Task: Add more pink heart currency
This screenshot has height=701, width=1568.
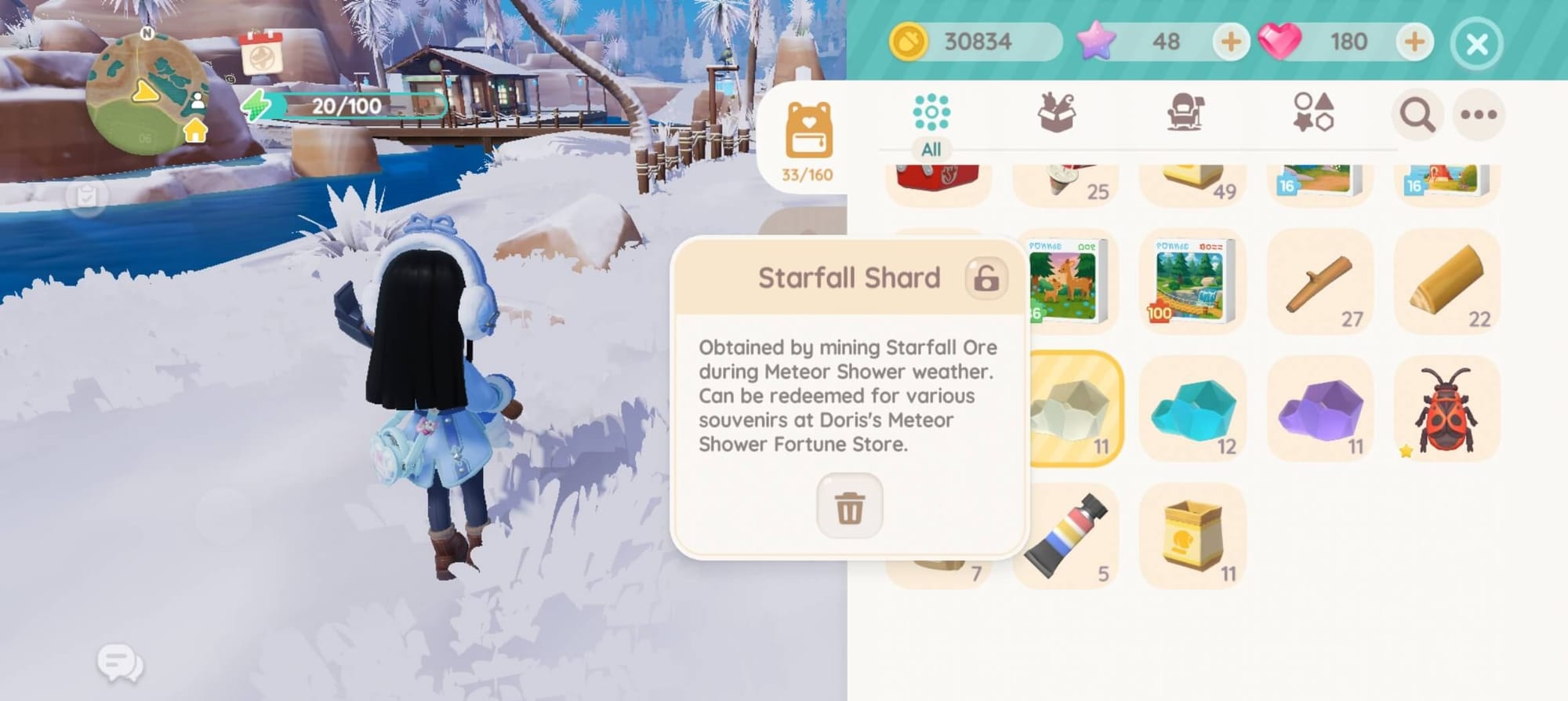Action: 1414,42
